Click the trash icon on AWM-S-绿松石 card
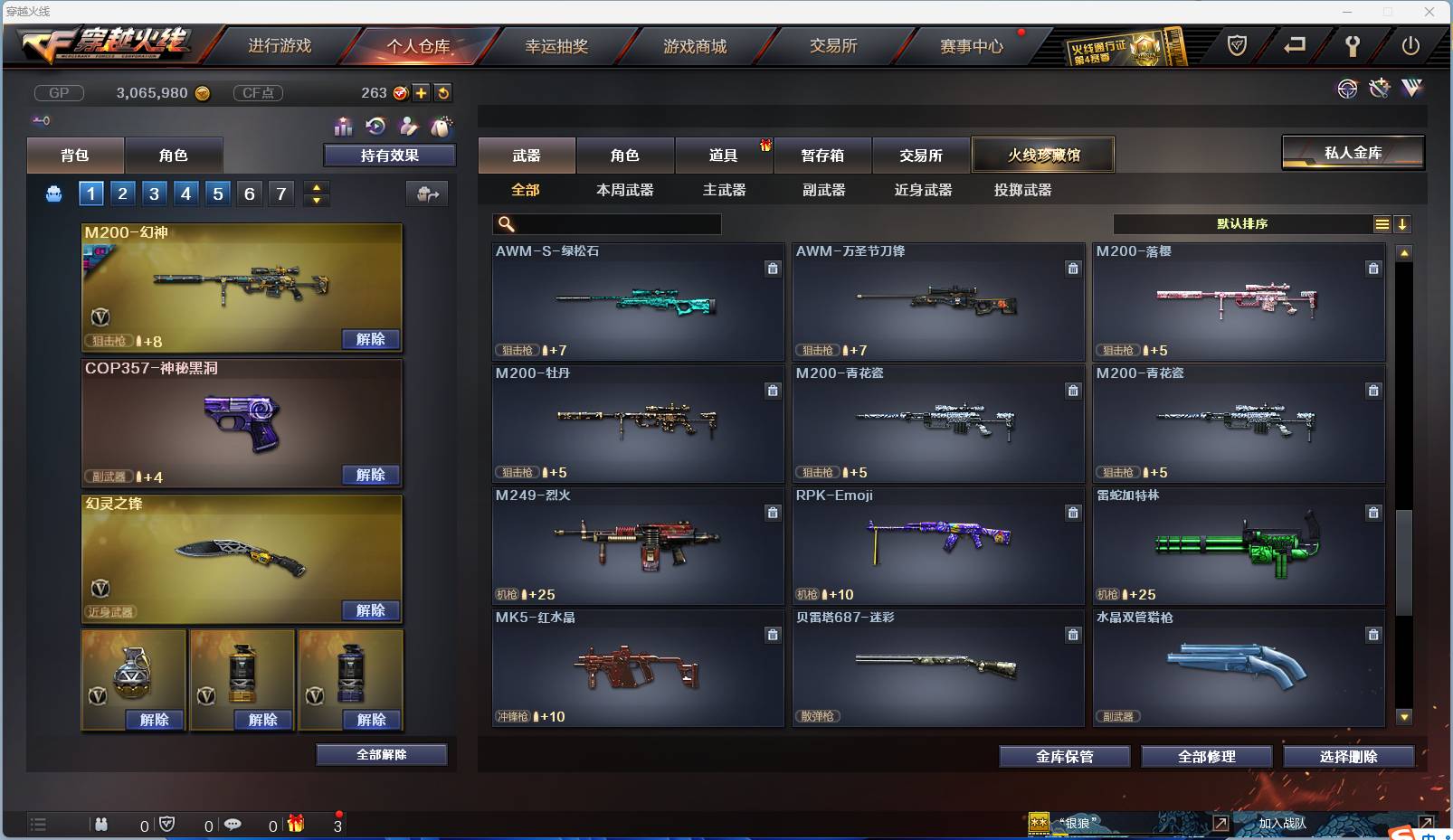The image size is (1453, 840). pos(774,269)
